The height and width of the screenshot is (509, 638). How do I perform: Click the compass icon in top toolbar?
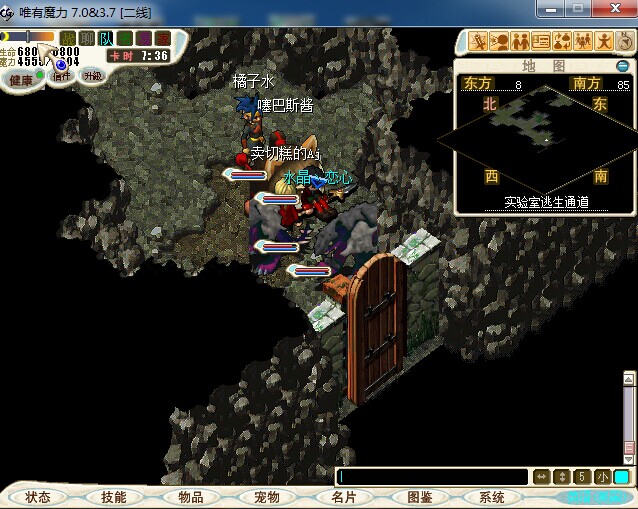click(625, 41)
